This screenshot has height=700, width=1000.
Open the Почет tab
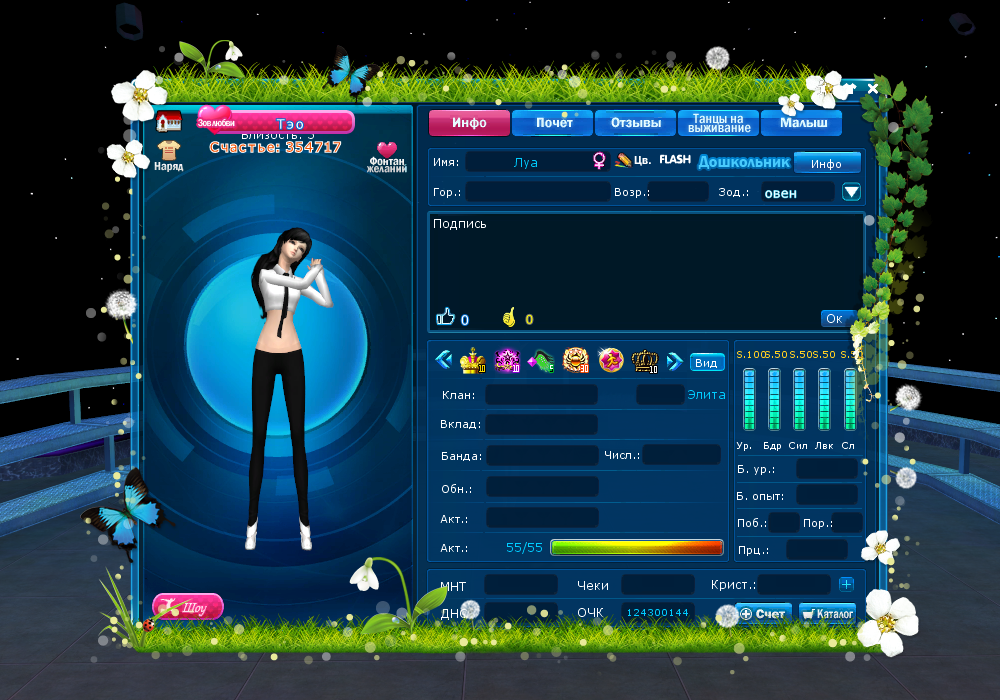(553, 123)
